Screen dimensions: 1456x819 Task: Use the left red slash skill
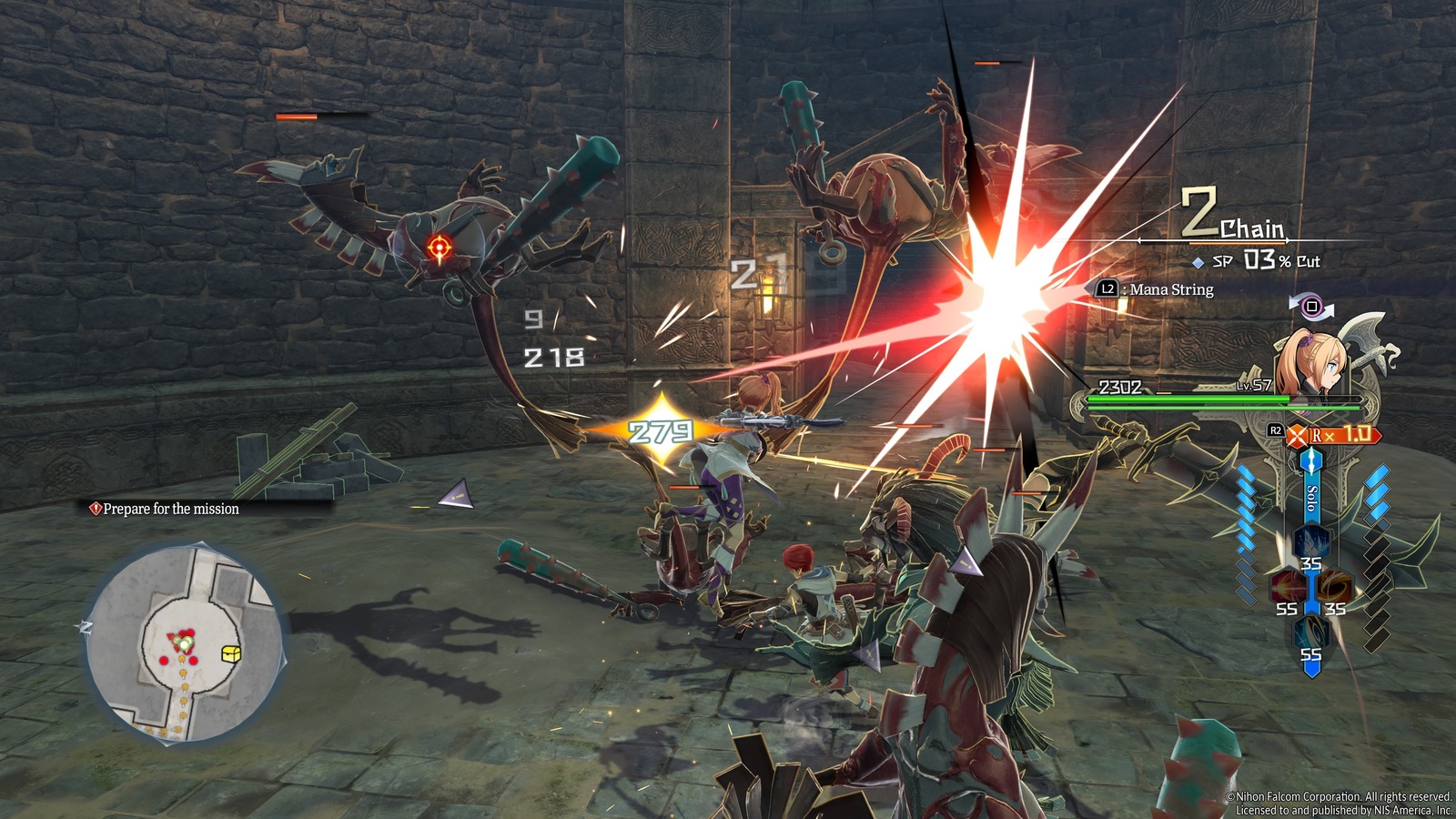point(1287,588)
